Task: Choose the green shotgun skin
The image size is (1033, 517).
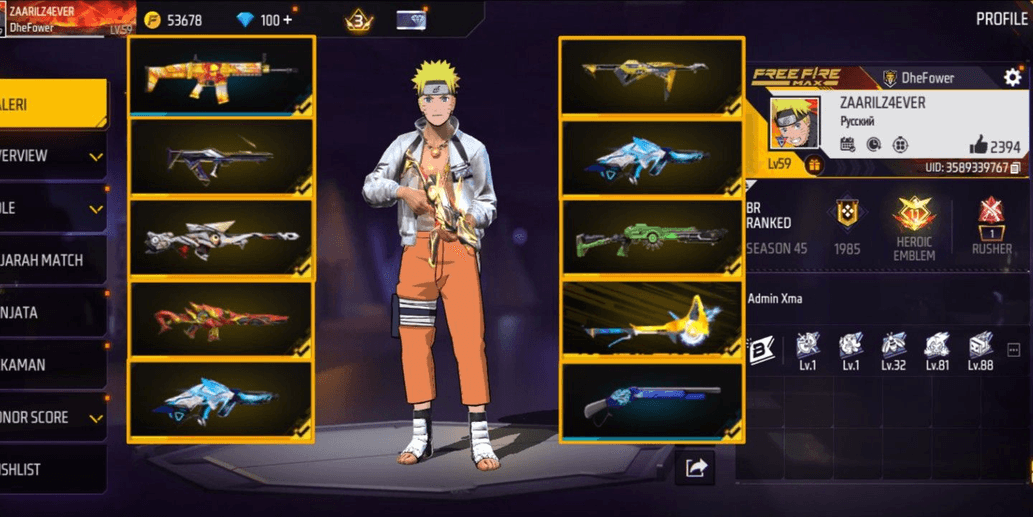Action: (x=651, y=238)
